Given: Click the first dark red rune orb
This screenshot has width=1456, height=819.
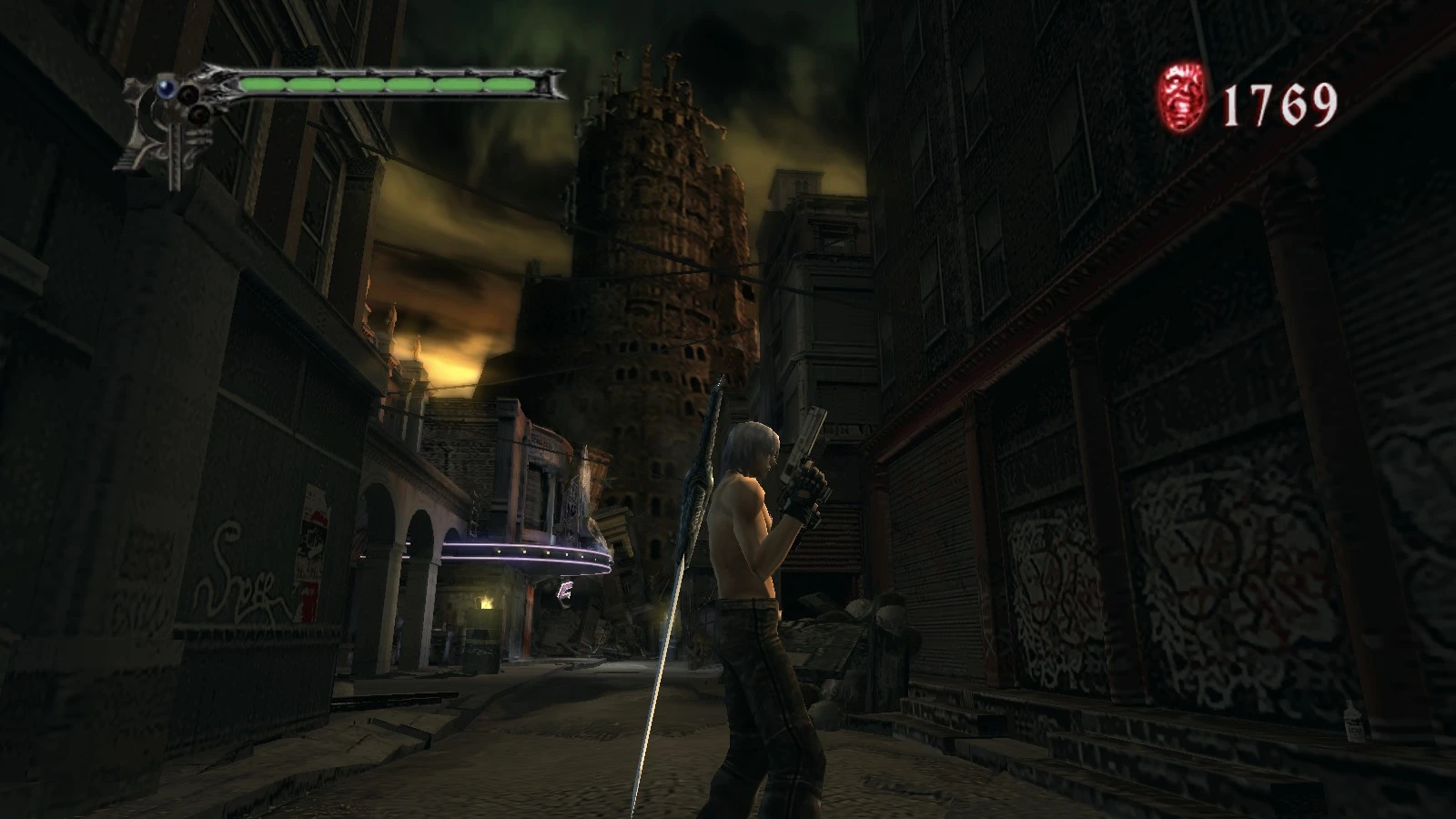Looking at the screenshot, I should pos(189,93).
